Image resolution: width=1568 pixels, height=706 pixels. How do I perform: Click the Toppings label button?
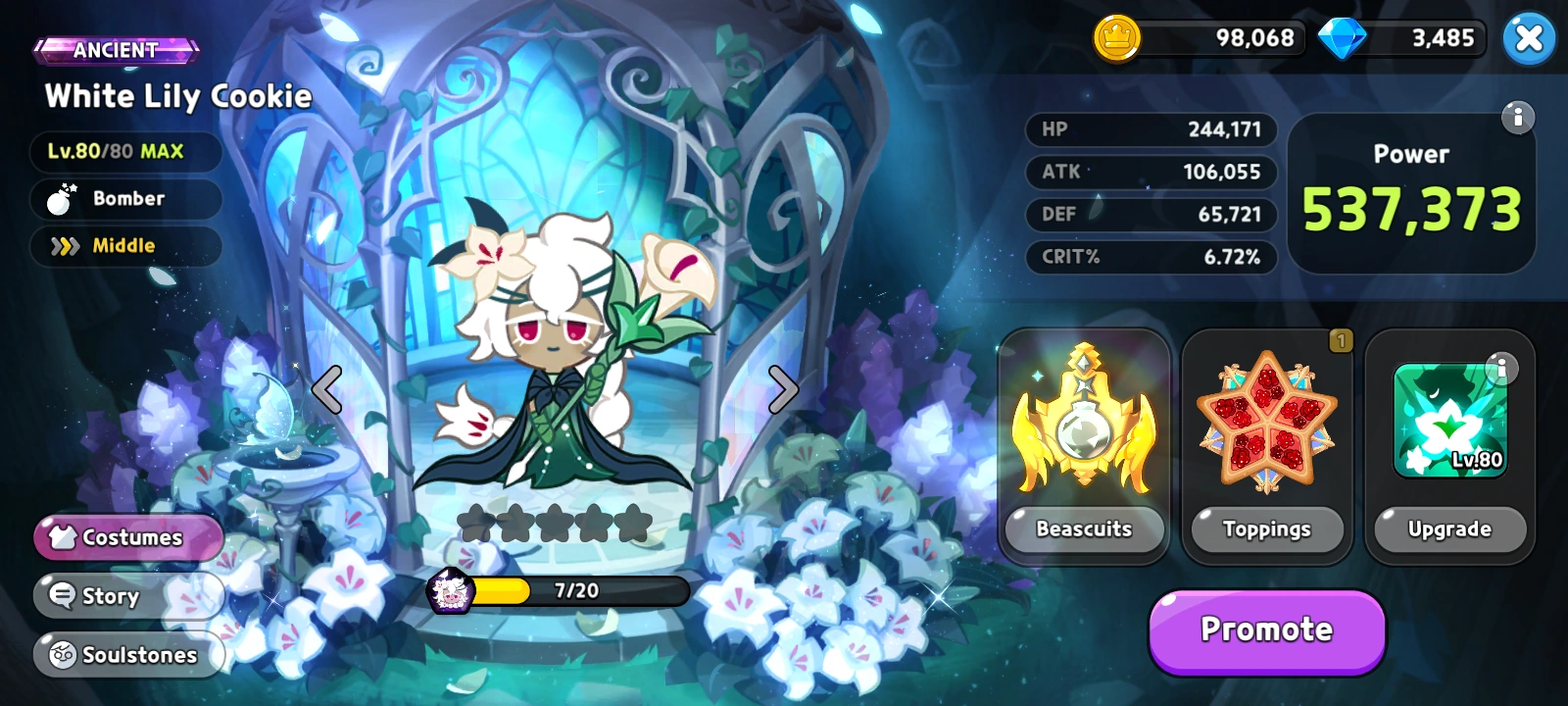click(1266, 529)
